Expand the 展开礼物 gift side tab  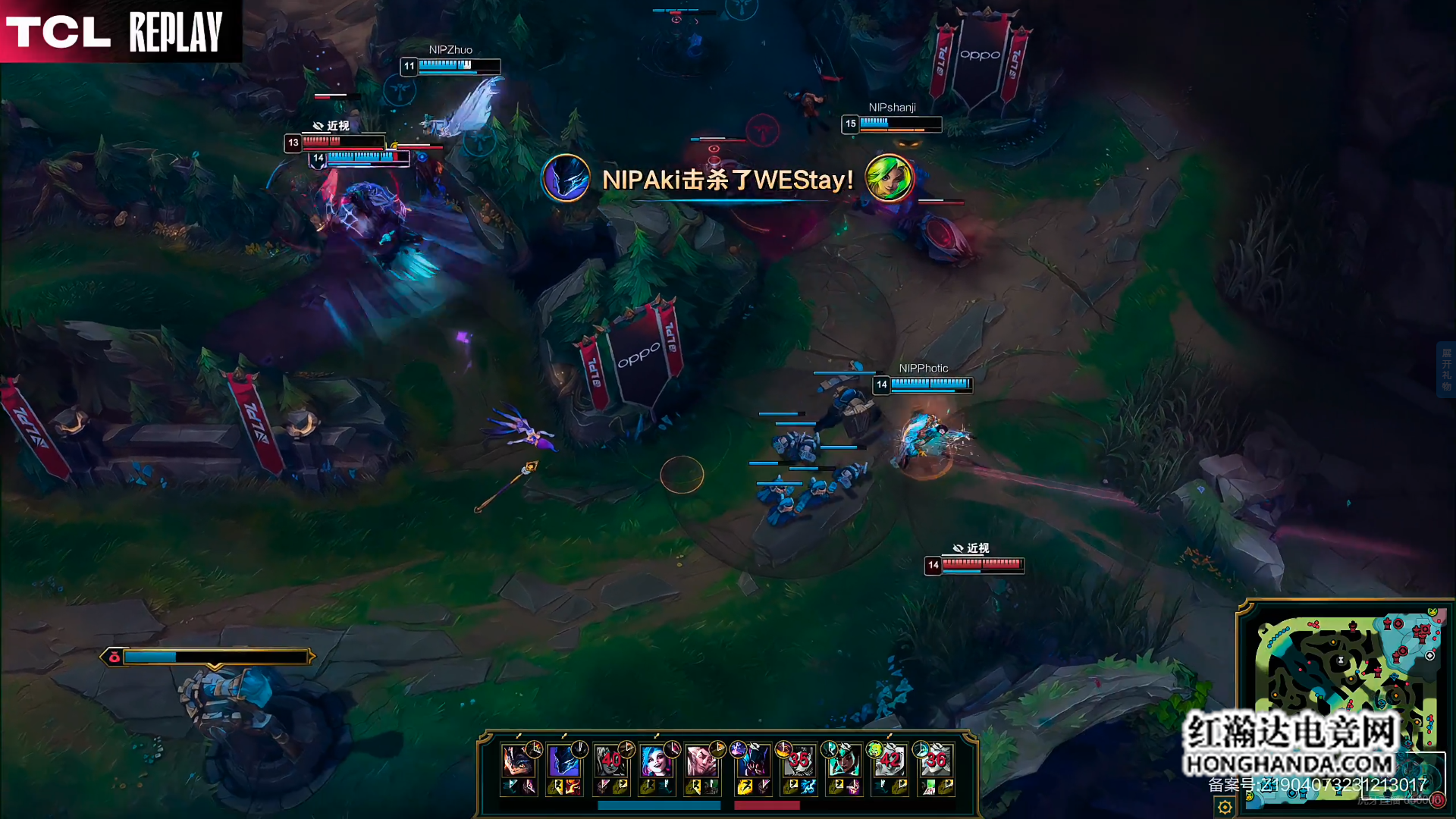coord(1446,369)
